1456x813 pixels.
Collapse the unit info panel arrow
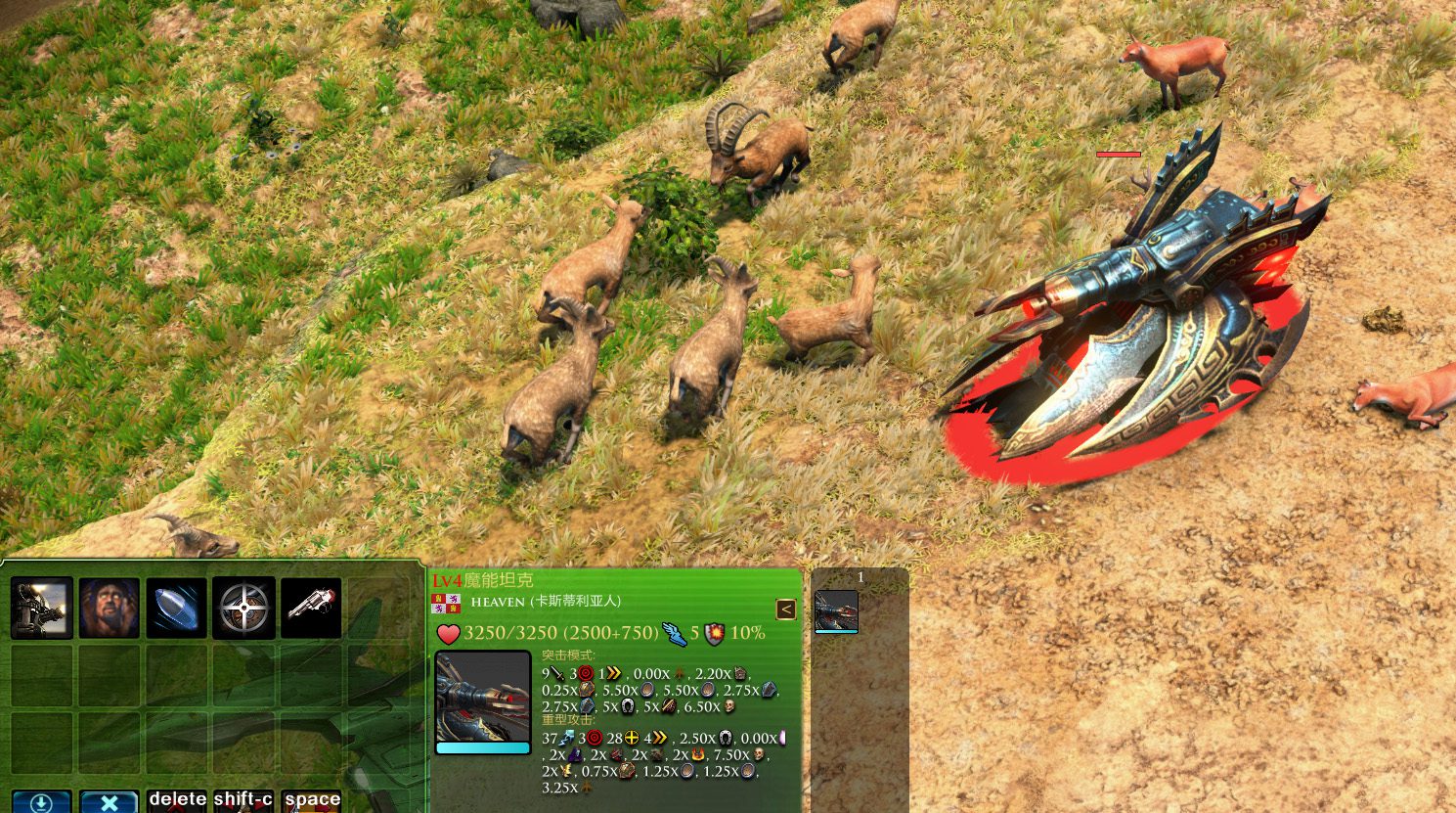785,610
